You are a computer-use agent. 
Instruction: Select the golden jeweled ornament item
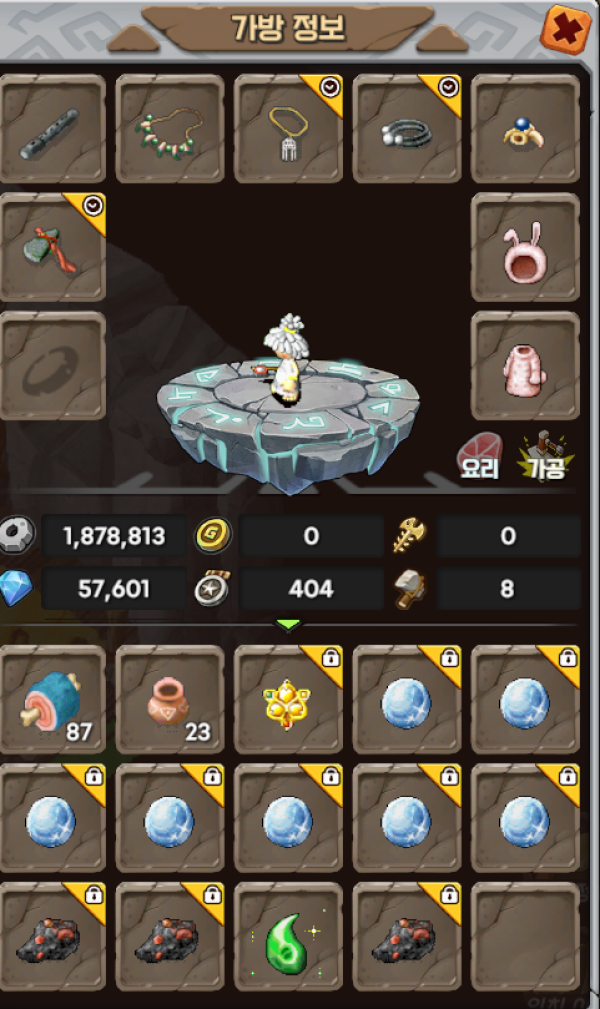tap(289, 699)
